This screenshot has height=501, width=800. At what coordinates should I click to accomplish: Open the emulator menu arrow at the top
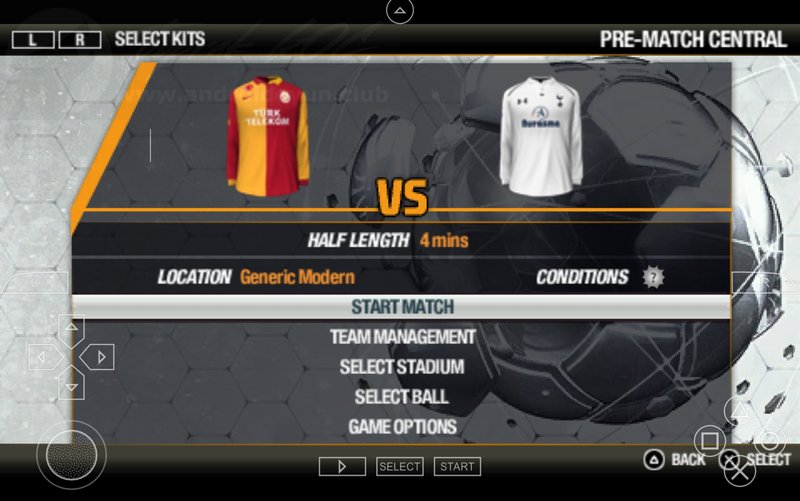coord(399,12)
